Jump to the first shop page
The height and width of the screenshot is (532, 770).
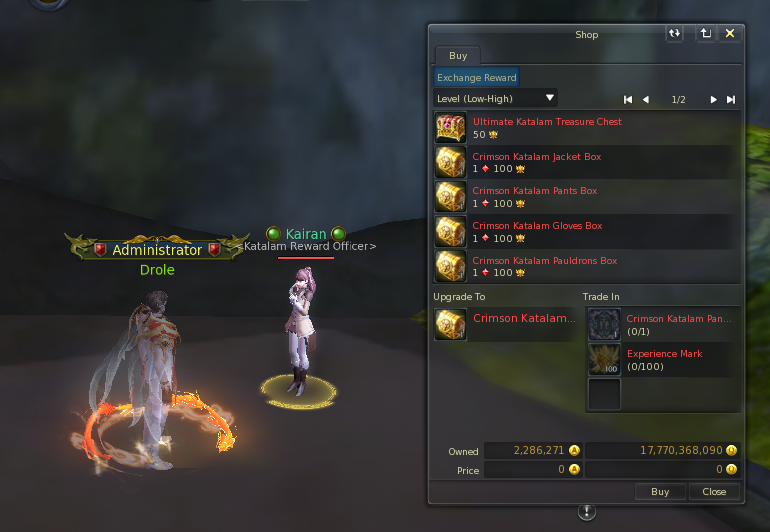pyautogui.click(x=628, y=99)
